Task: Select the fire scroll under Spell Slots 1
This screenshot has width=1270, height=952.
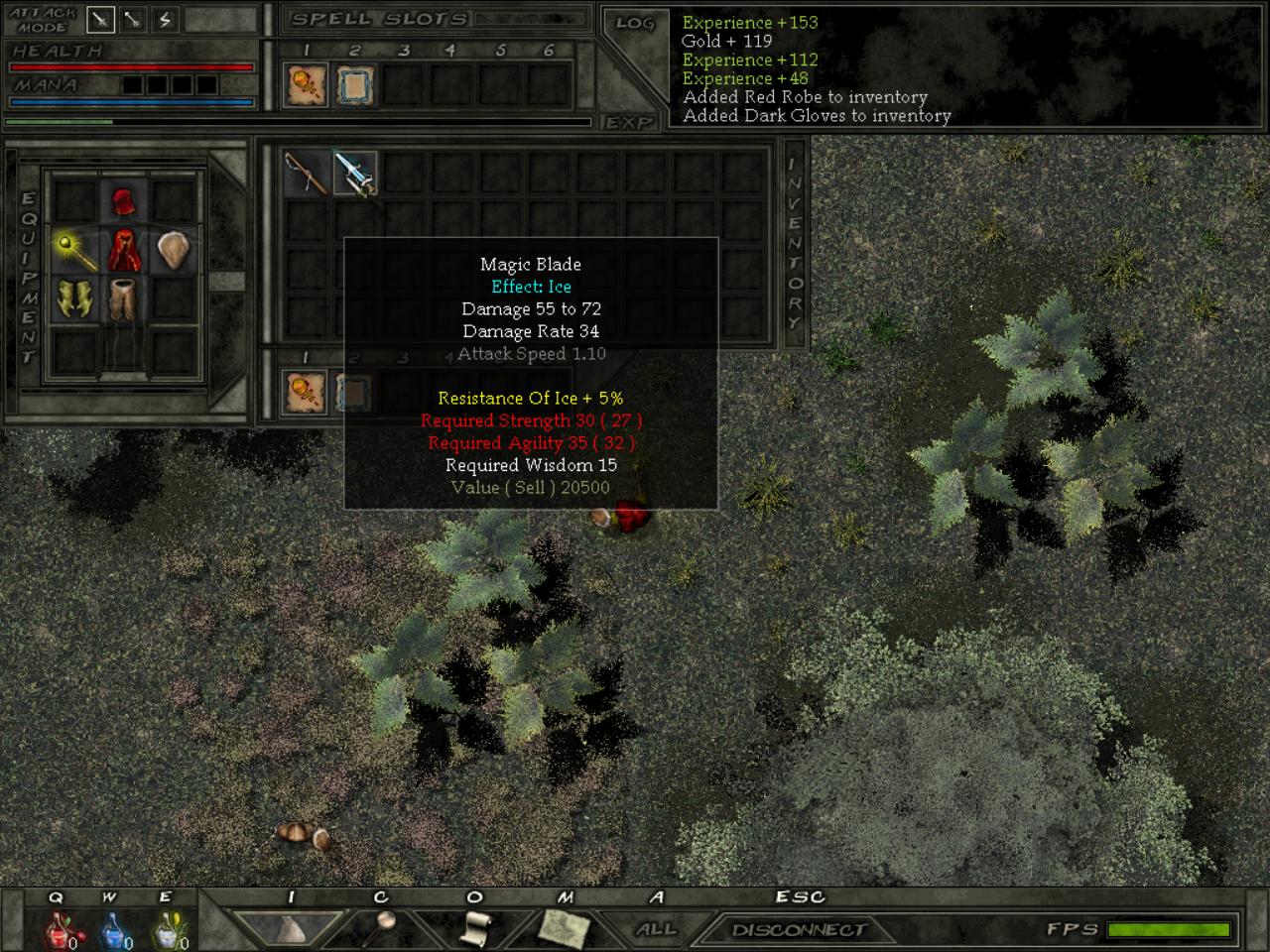Action: click(x=306, y=85)
